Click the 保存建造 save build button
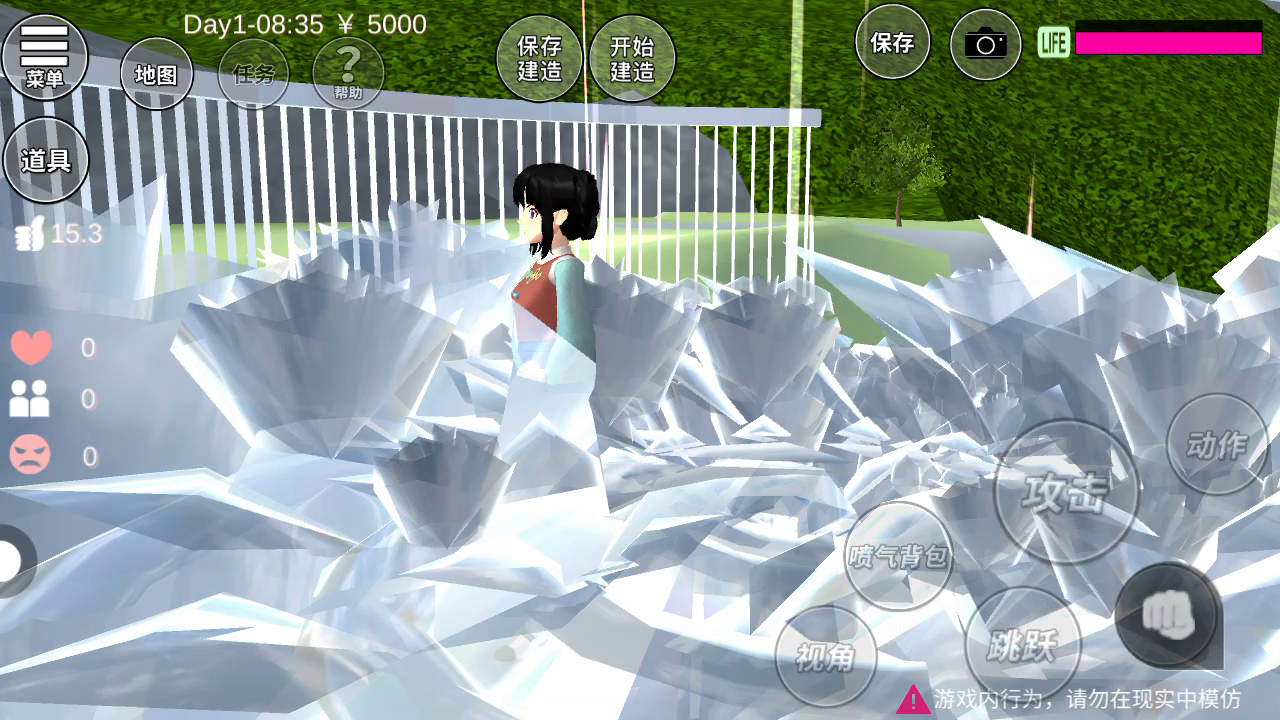The image size is (1280, 720). (540, 59)
